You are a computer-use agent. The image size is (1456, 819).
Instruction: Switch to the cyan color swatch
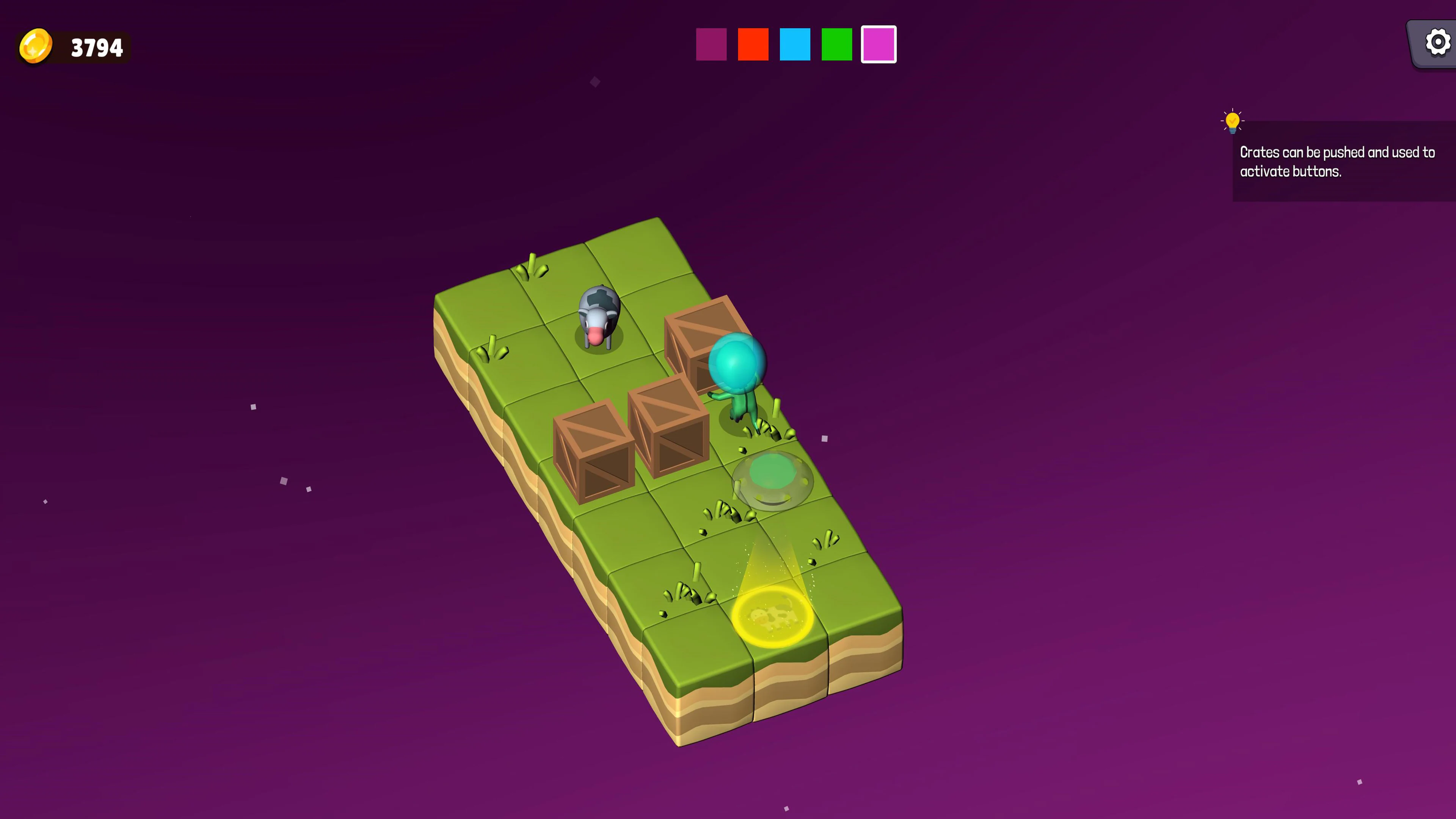pyautogui.click(x=795, y=44)
